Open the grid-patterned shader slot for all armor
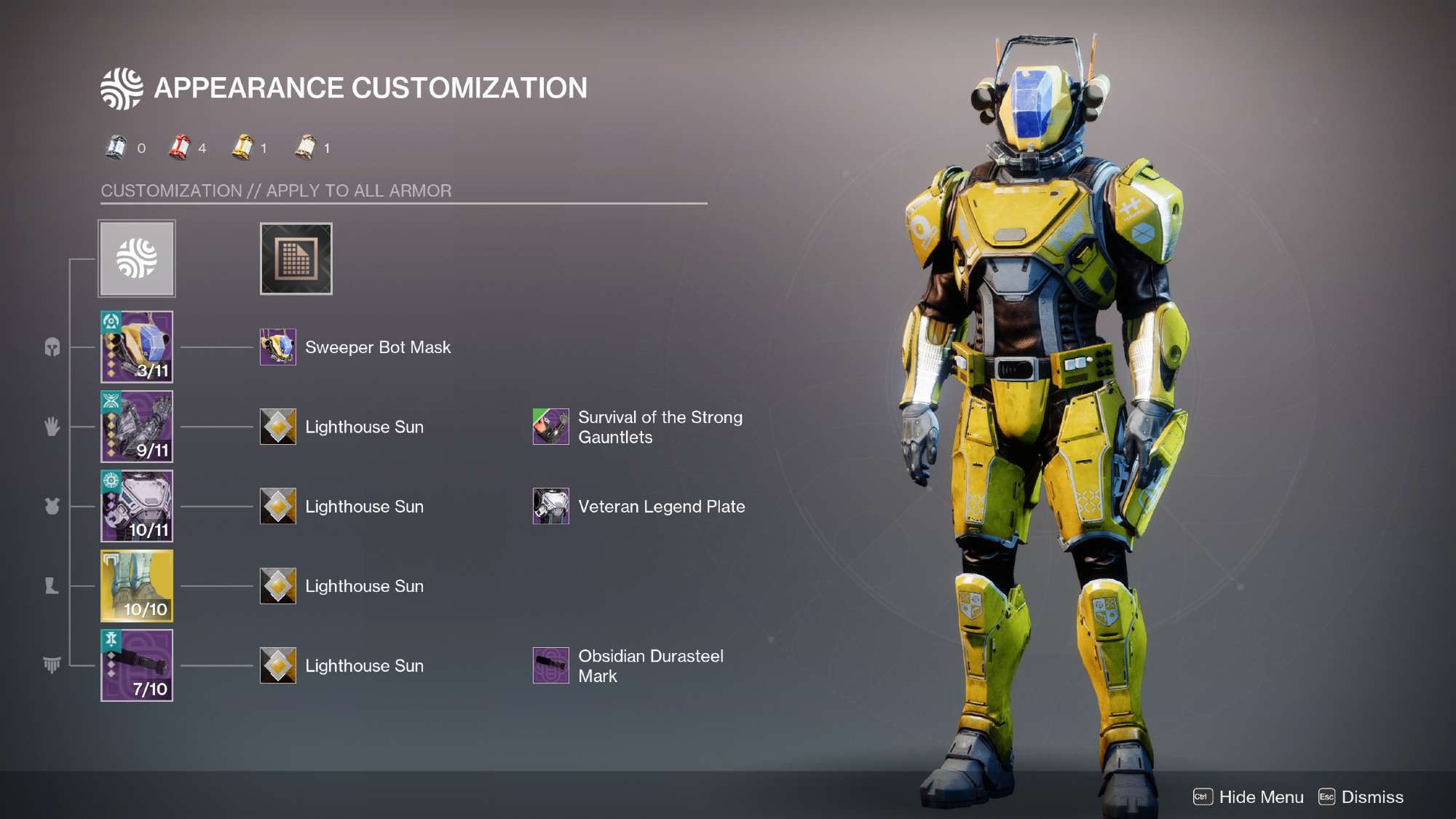The height and width of the screenshot is (819, 1456). 296,258
